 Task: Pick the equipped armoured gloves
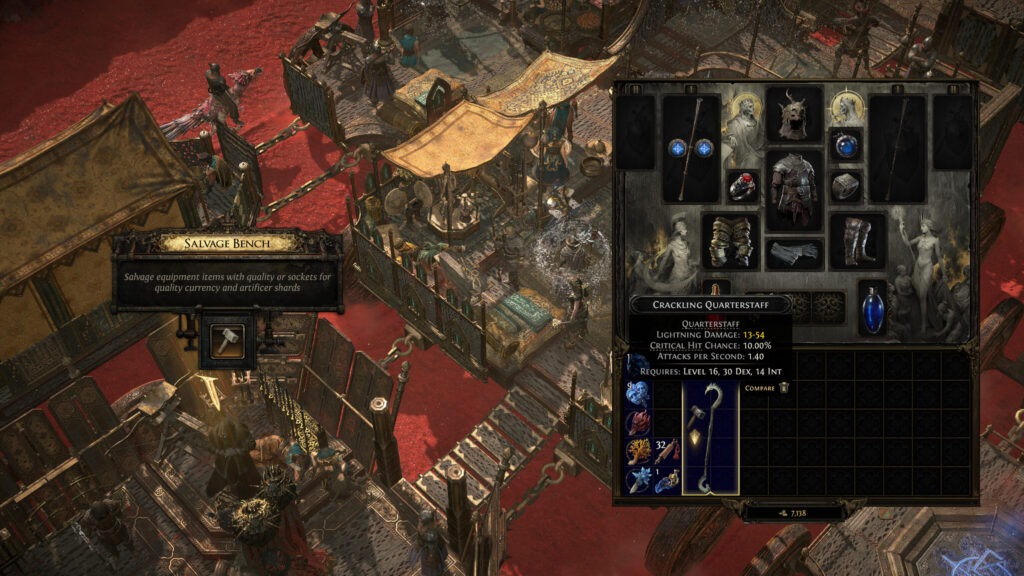(x=729, y=241)
